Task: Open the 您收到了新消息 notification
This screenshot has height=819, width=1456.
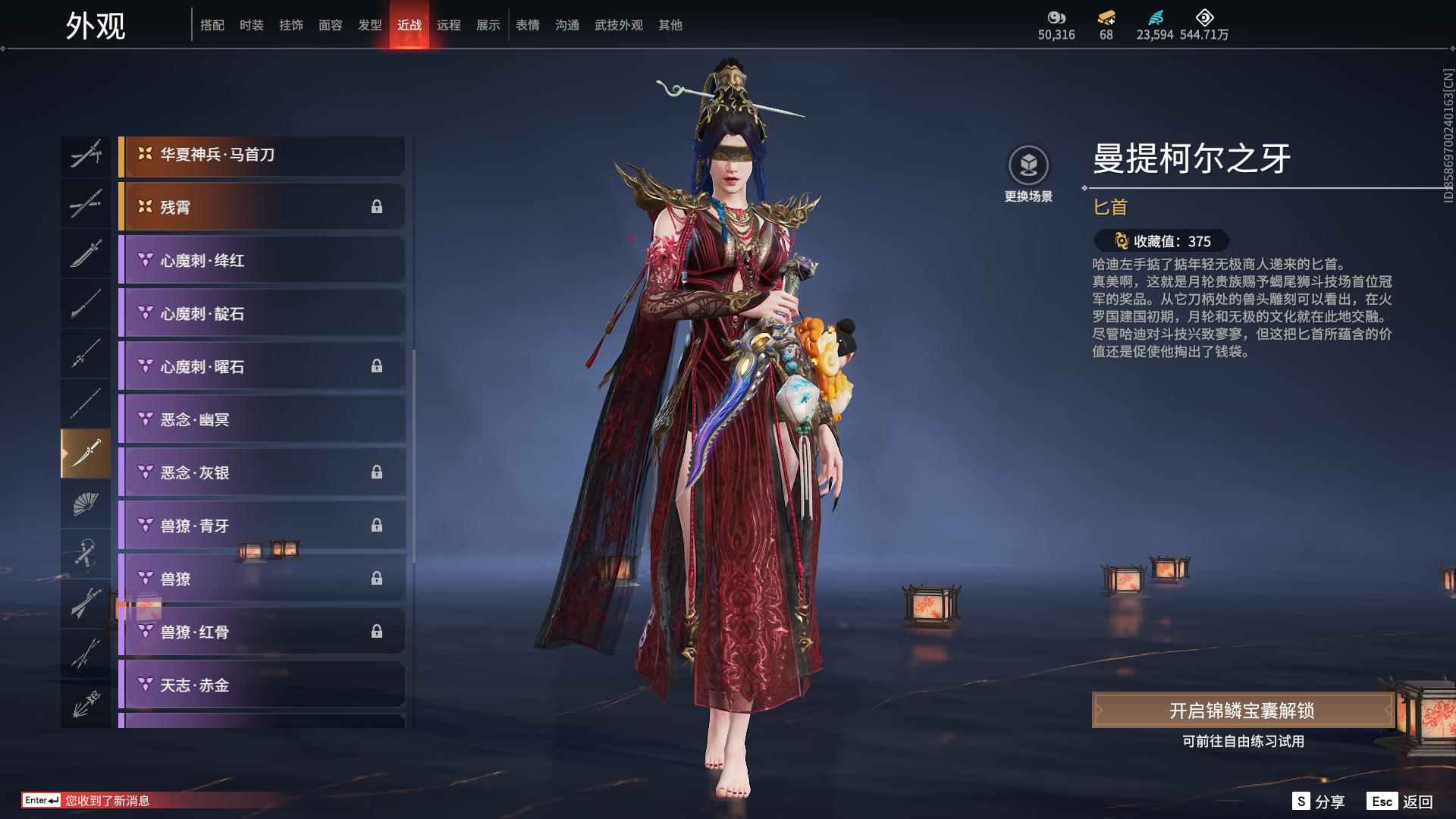Action: [105, 800]
